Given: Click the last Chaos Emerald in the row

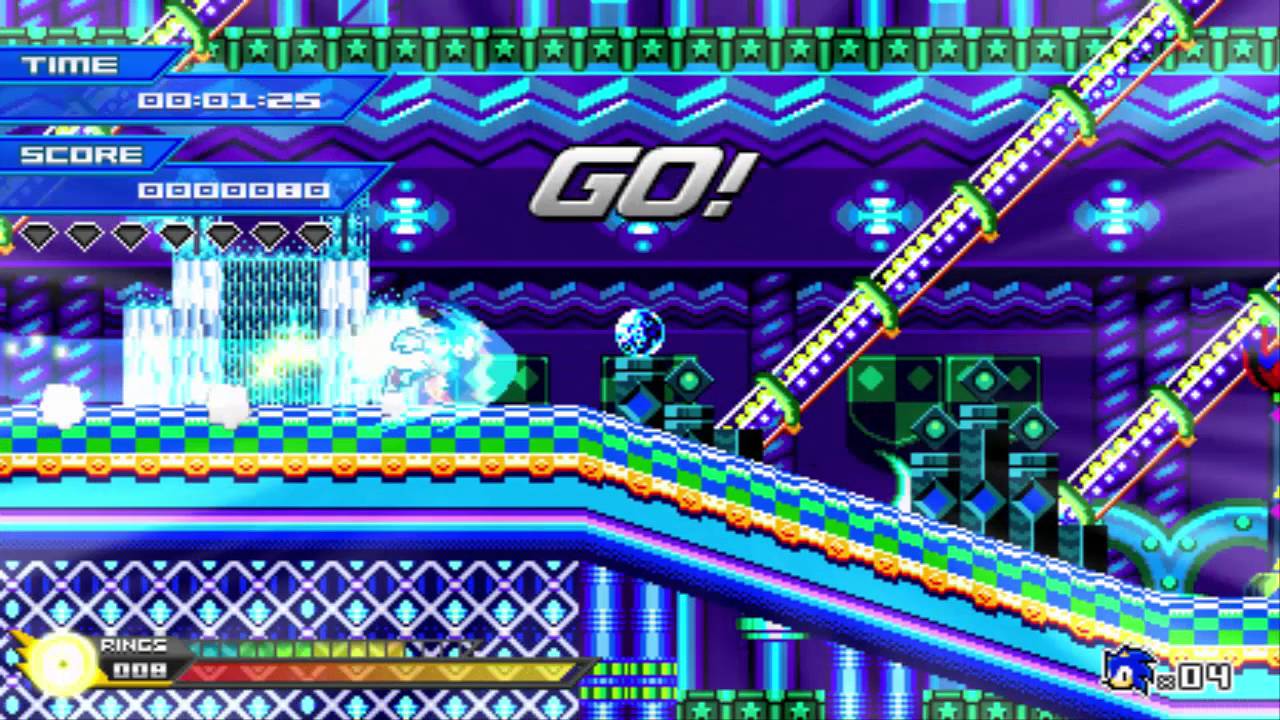Looking at the screenshot, I should (x=316, y=238).
